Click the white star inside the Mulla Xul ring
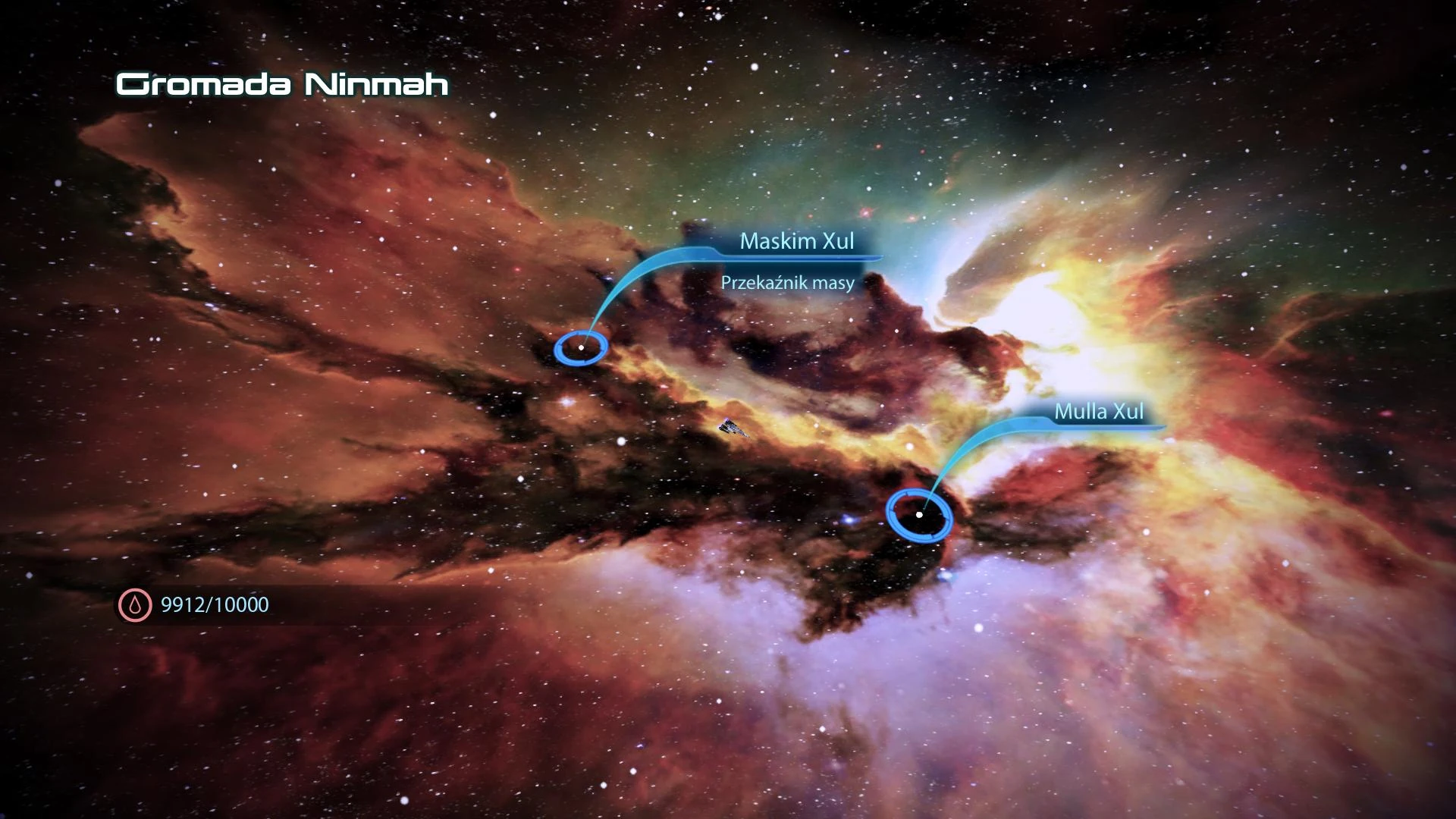Screen dimensions: 1456x819 click(920, 513)
